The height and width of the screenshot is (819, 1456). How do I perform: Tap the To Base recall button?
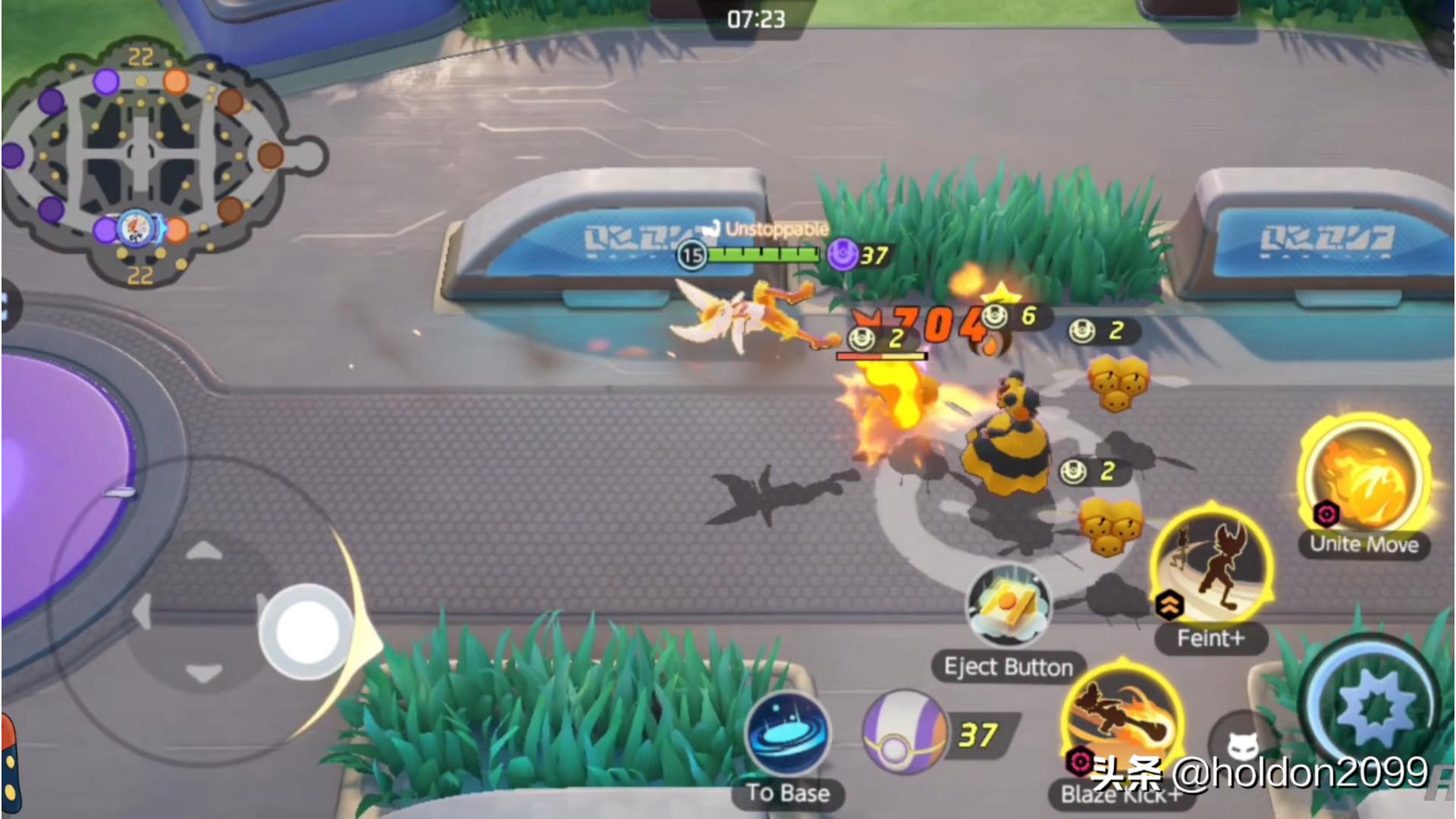[788, 734]
